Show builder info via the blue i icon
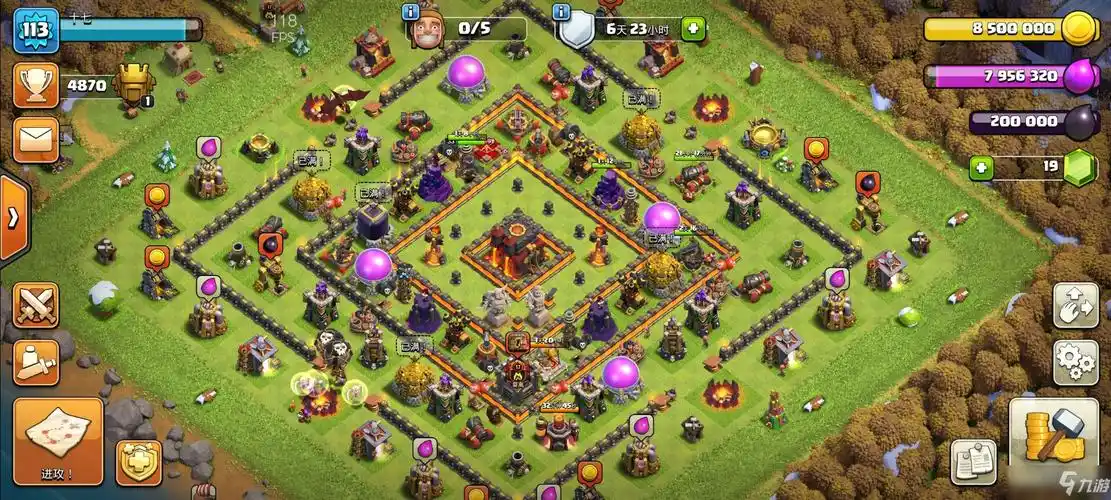This screenshot has height=500, width=1111. click(410, 12)
